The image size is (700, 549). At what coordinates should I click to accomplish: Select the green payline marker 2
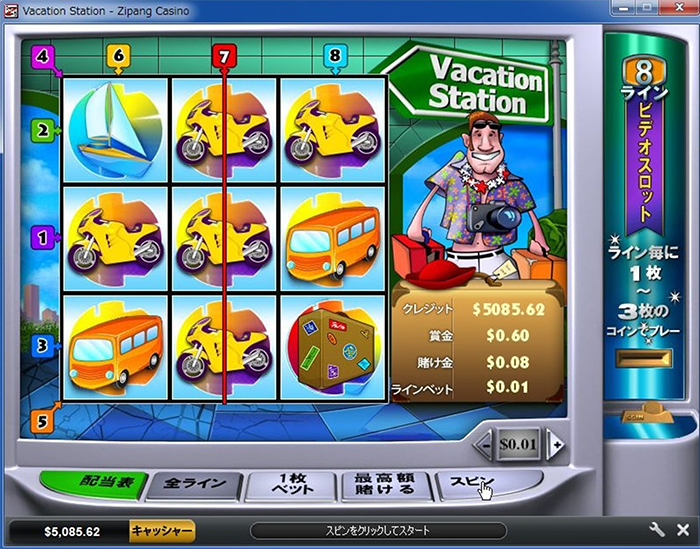click(x=43, y=129)
